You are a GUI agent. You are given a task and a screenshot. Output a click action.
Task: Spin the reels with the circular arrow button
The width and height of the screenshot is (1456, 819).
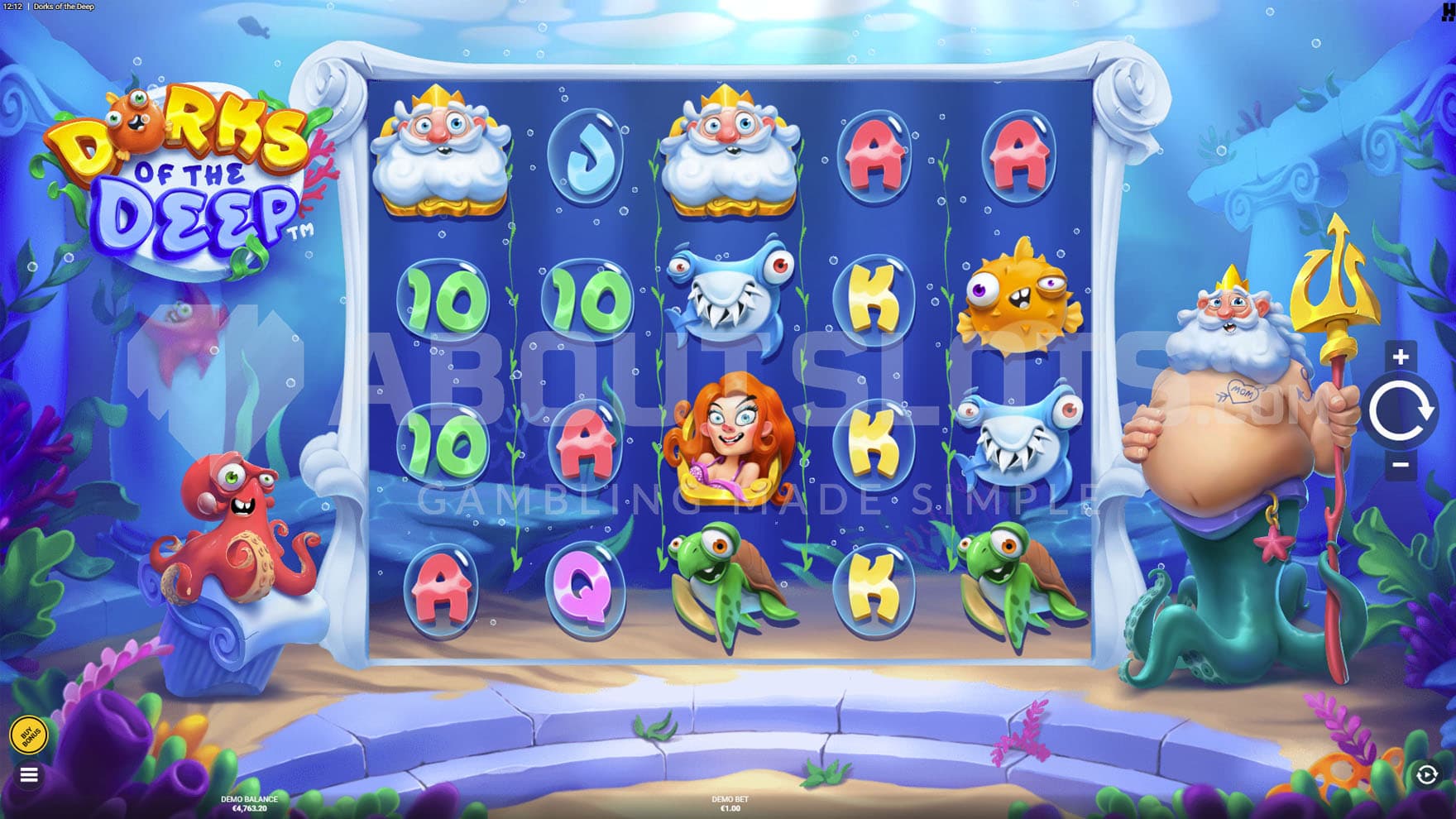tap(1401, 410)
